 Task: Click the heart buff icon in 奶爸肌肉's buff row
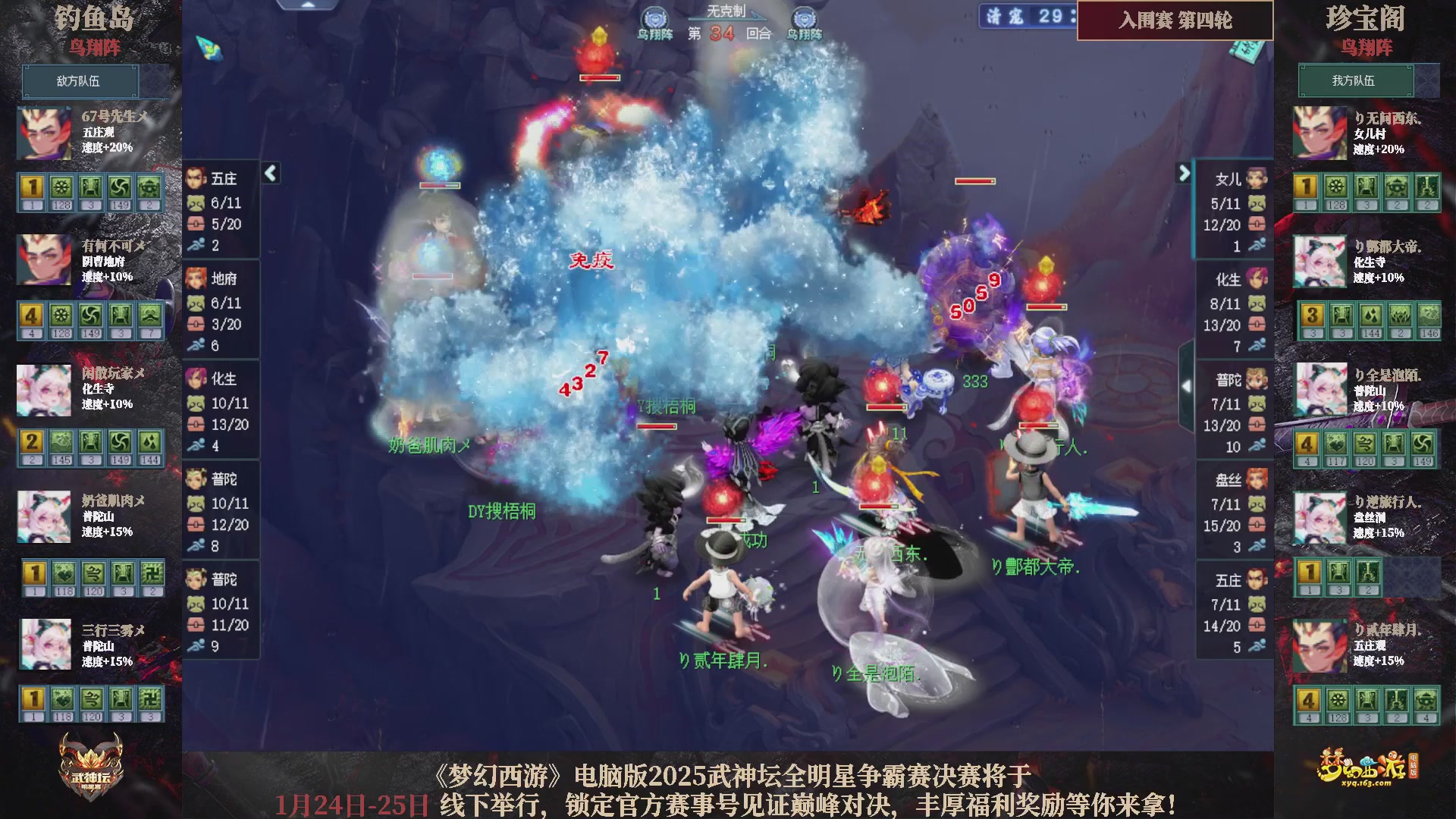[x=64, y=575]
